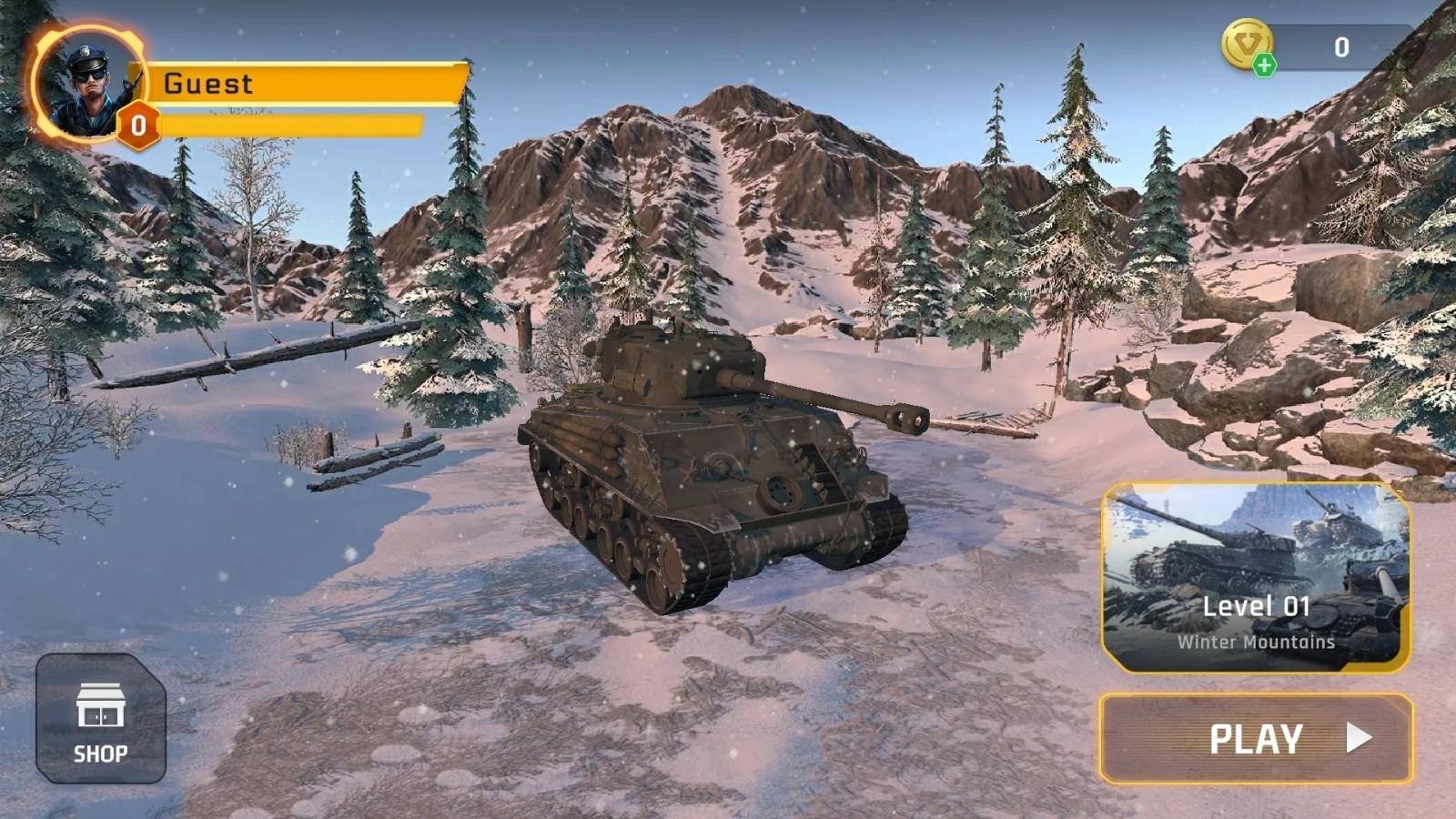Select the play arrow inside PLAY button
The image size is (1456, 819).
[1359, 737]
